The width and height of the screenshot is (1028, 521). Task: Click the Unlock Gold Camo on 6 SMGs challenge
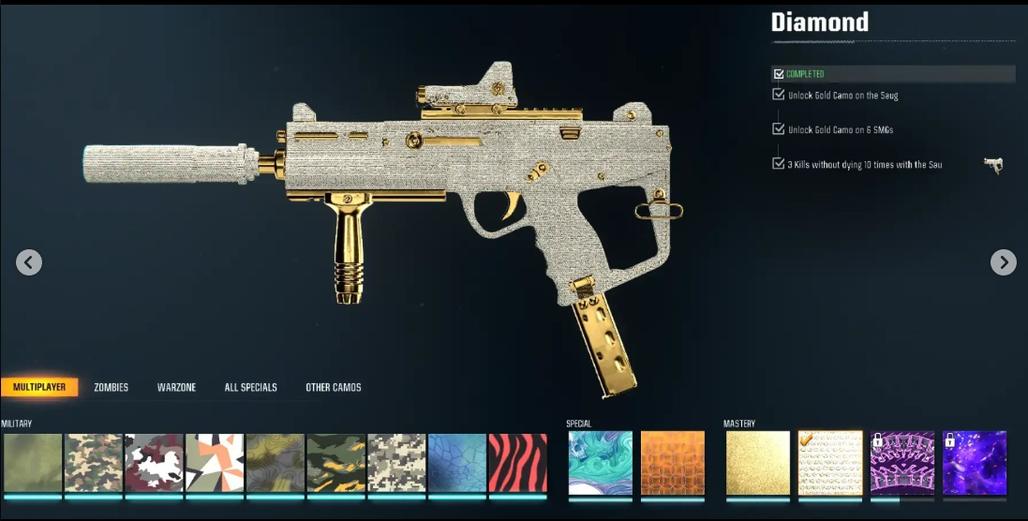pyautogui.click(x=840, y=130)
